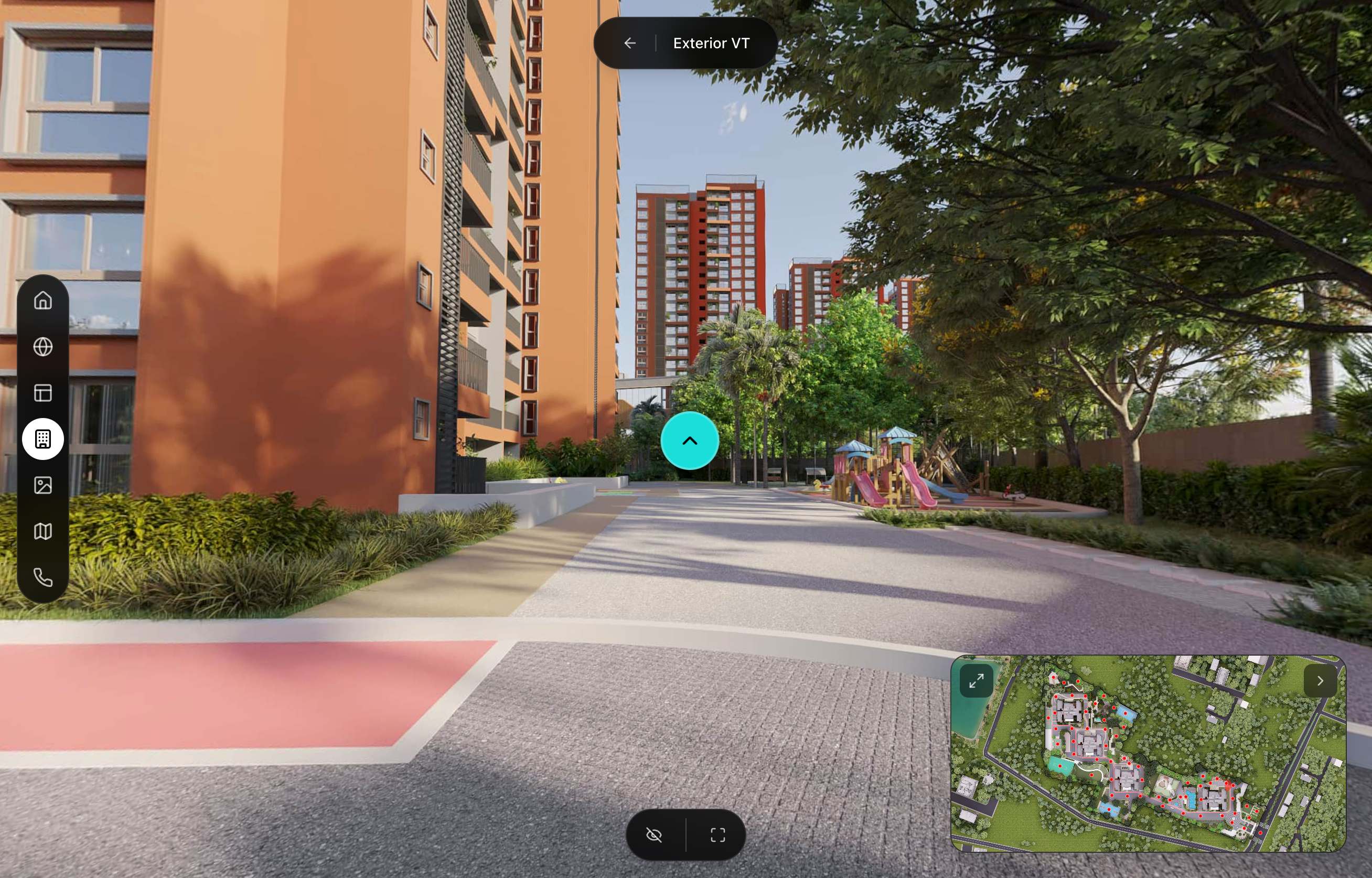Open the image gallery icon
Screen dimensions: 1372x878
[45, 486]
